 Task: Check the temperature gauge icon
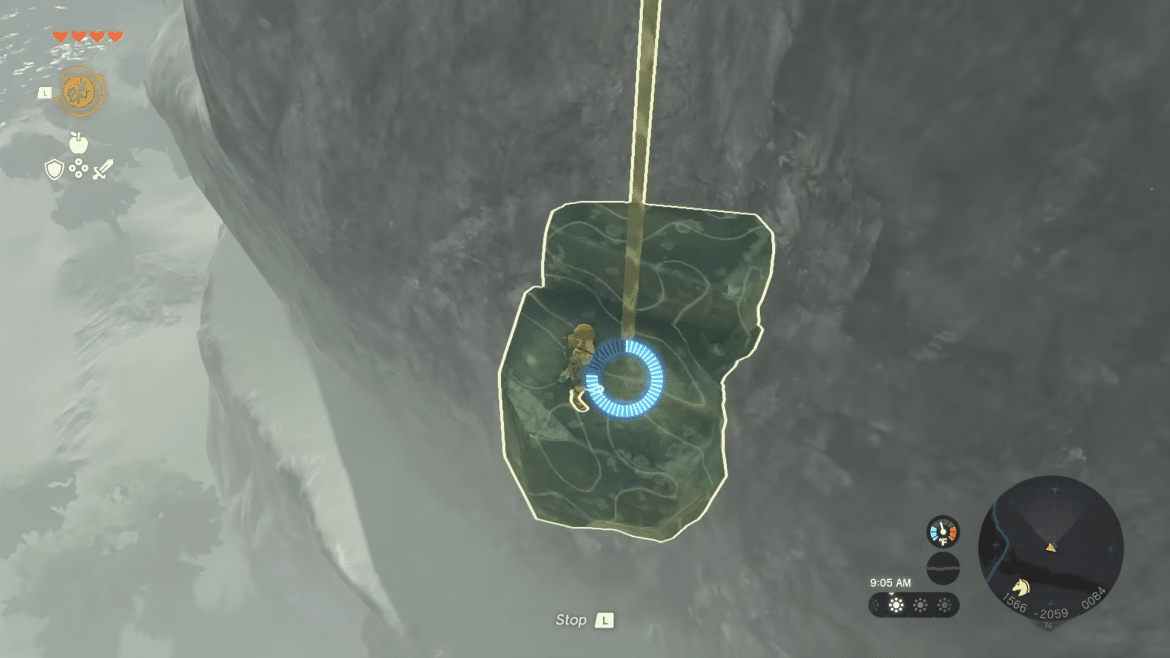[x=942, y=531]
